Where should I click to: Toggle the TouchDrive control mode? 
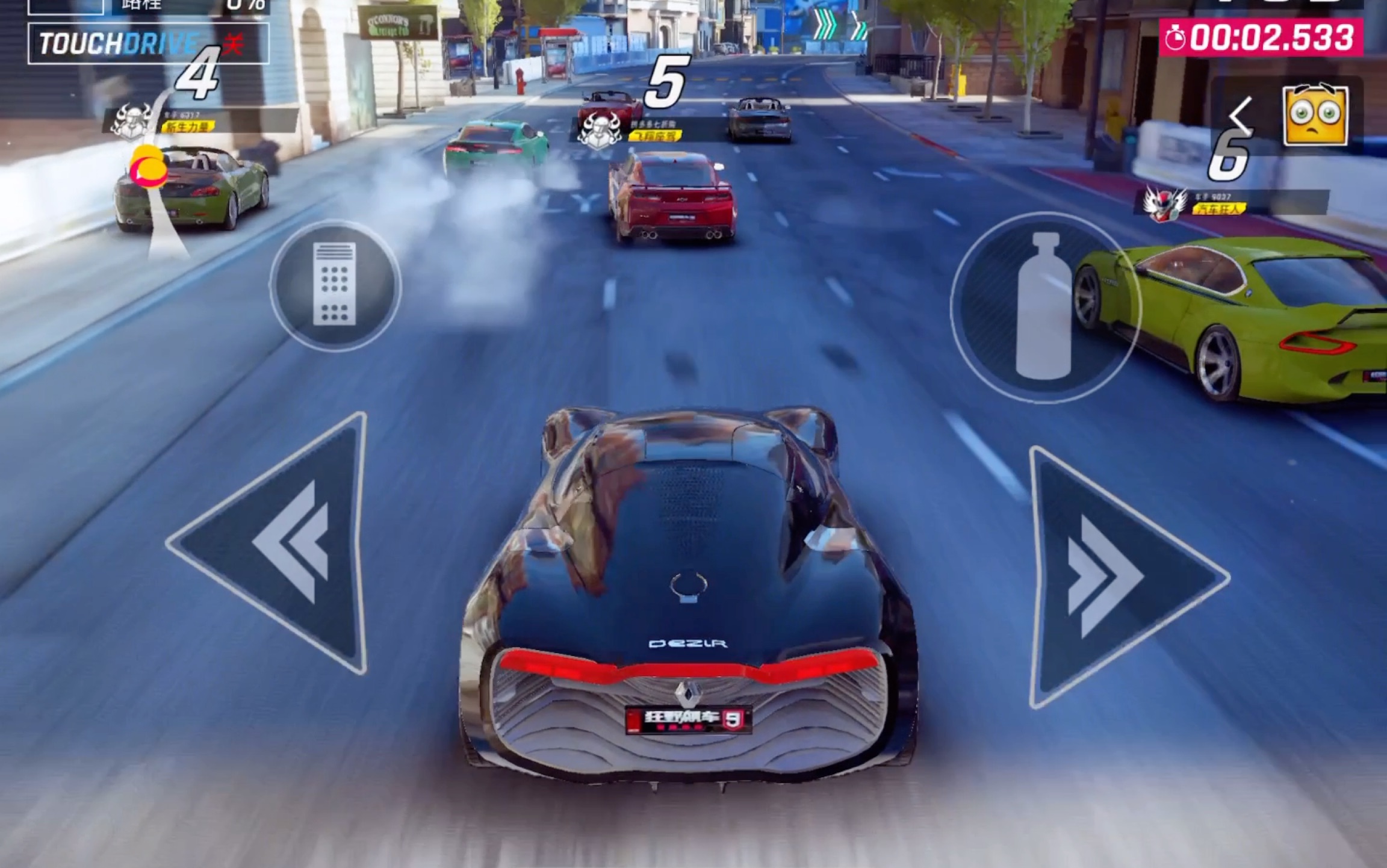[x=148, y=43]
